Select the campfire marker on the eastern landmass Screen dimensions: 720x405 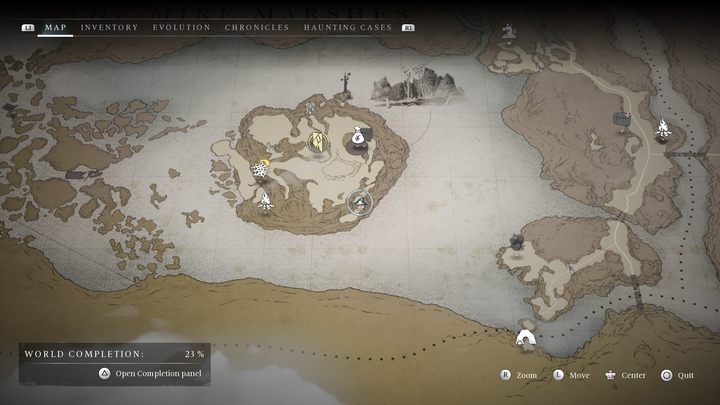[x=662, y=128]
